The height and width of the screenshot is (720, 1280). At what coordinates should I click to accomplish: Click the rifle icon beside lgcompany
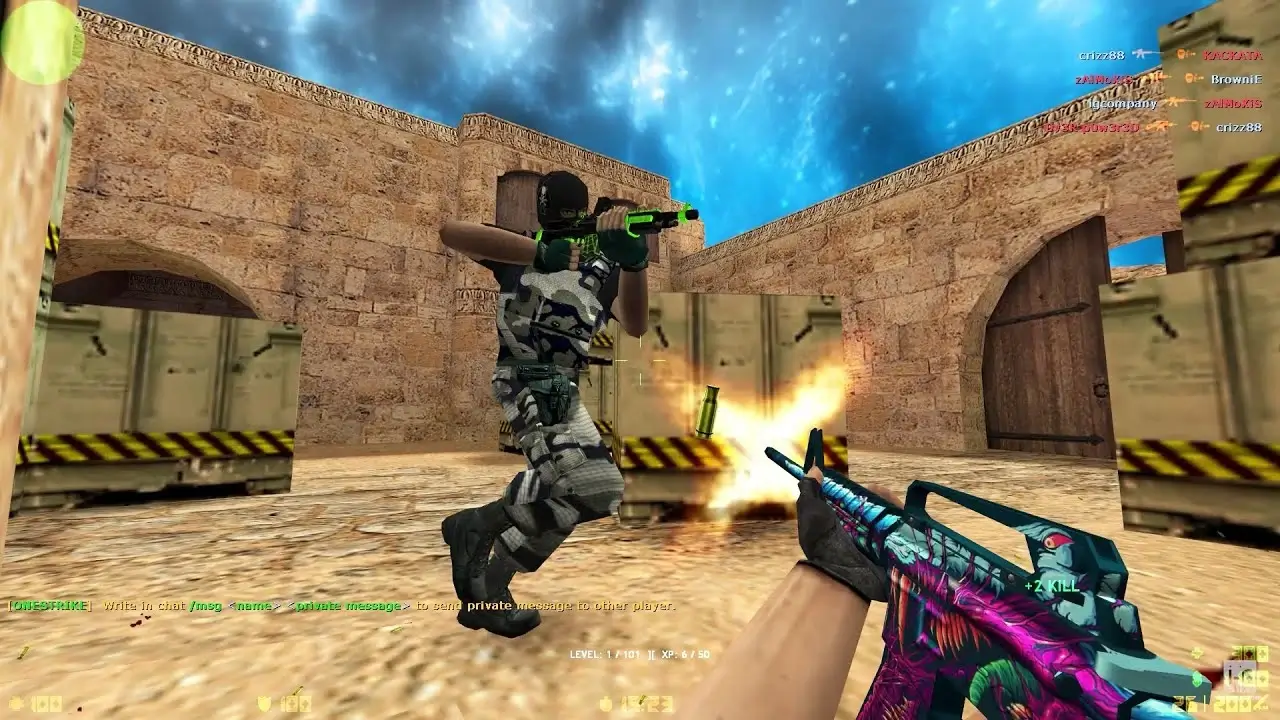click(x=1174, y=102)
